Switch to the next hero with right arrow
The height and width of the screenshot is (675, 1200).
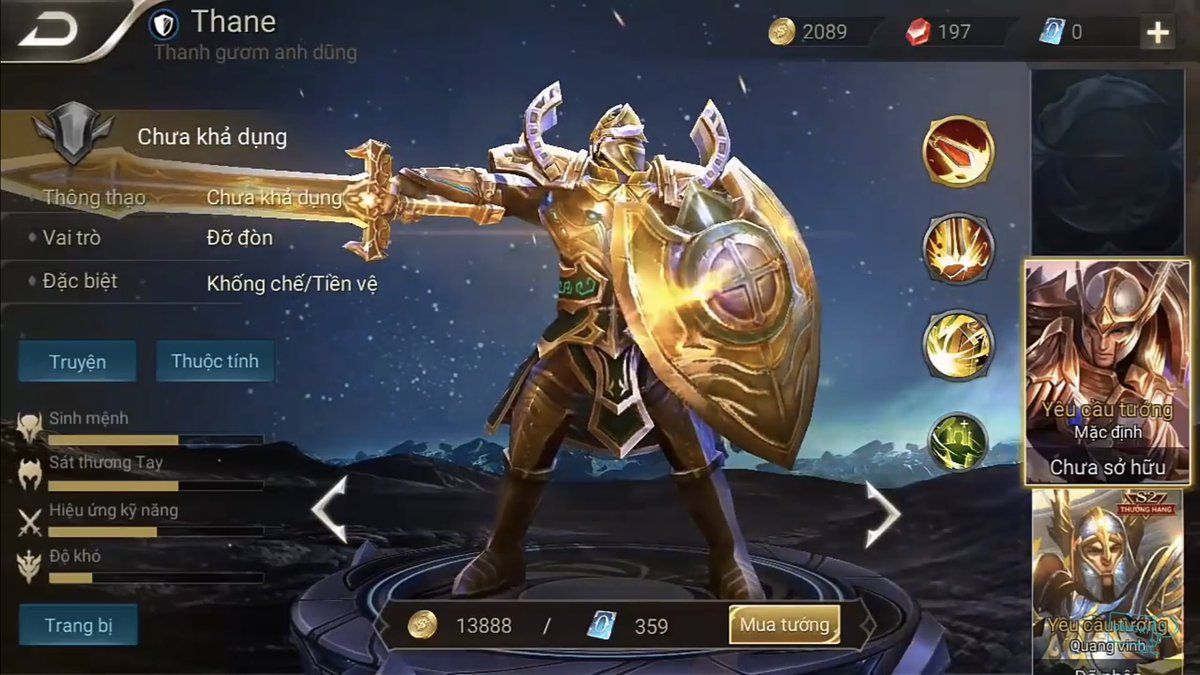pyautogui.click(x=882, y=513)
